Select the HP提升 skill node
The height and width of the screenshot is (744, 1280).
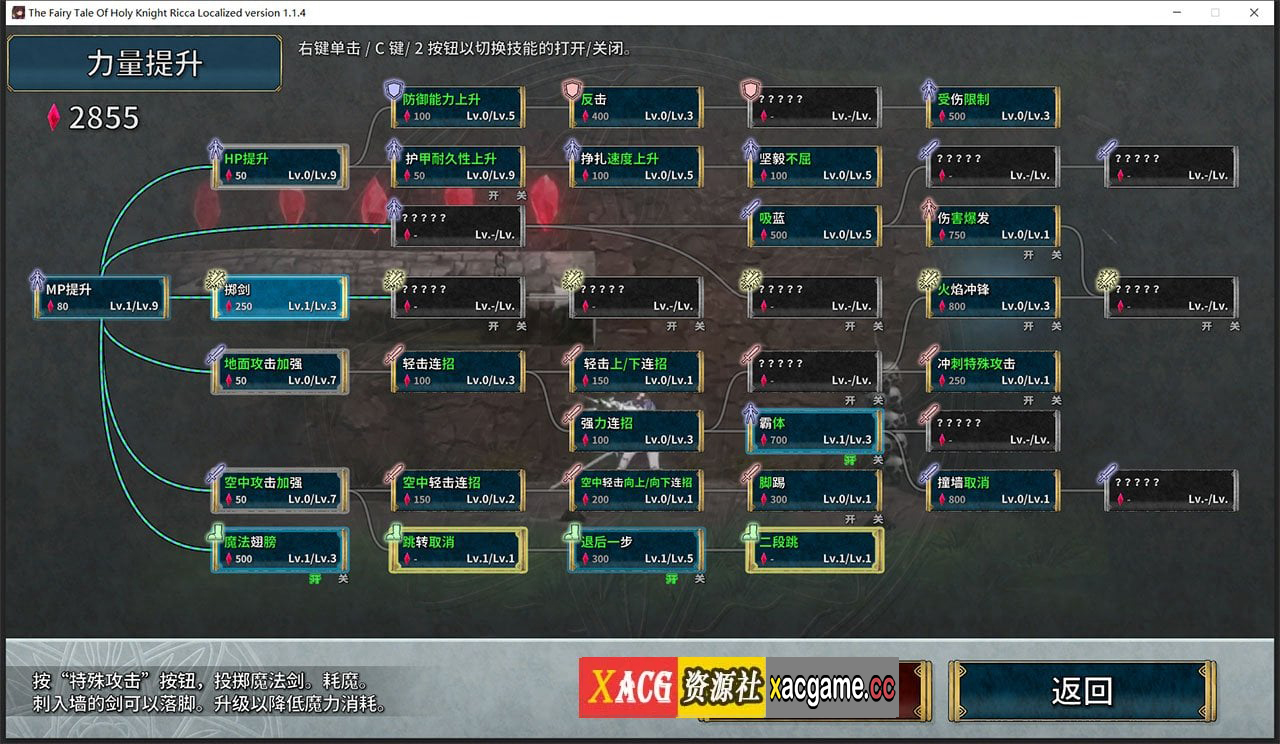pos(280,167)
